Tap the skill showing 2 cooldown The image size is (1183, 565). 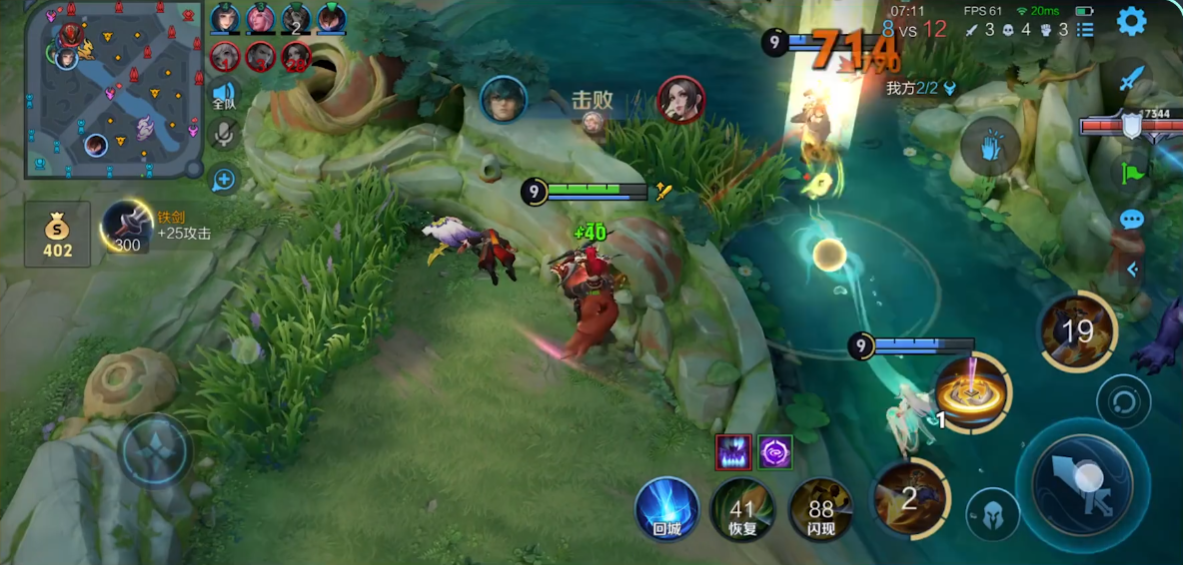click(909, 497)
